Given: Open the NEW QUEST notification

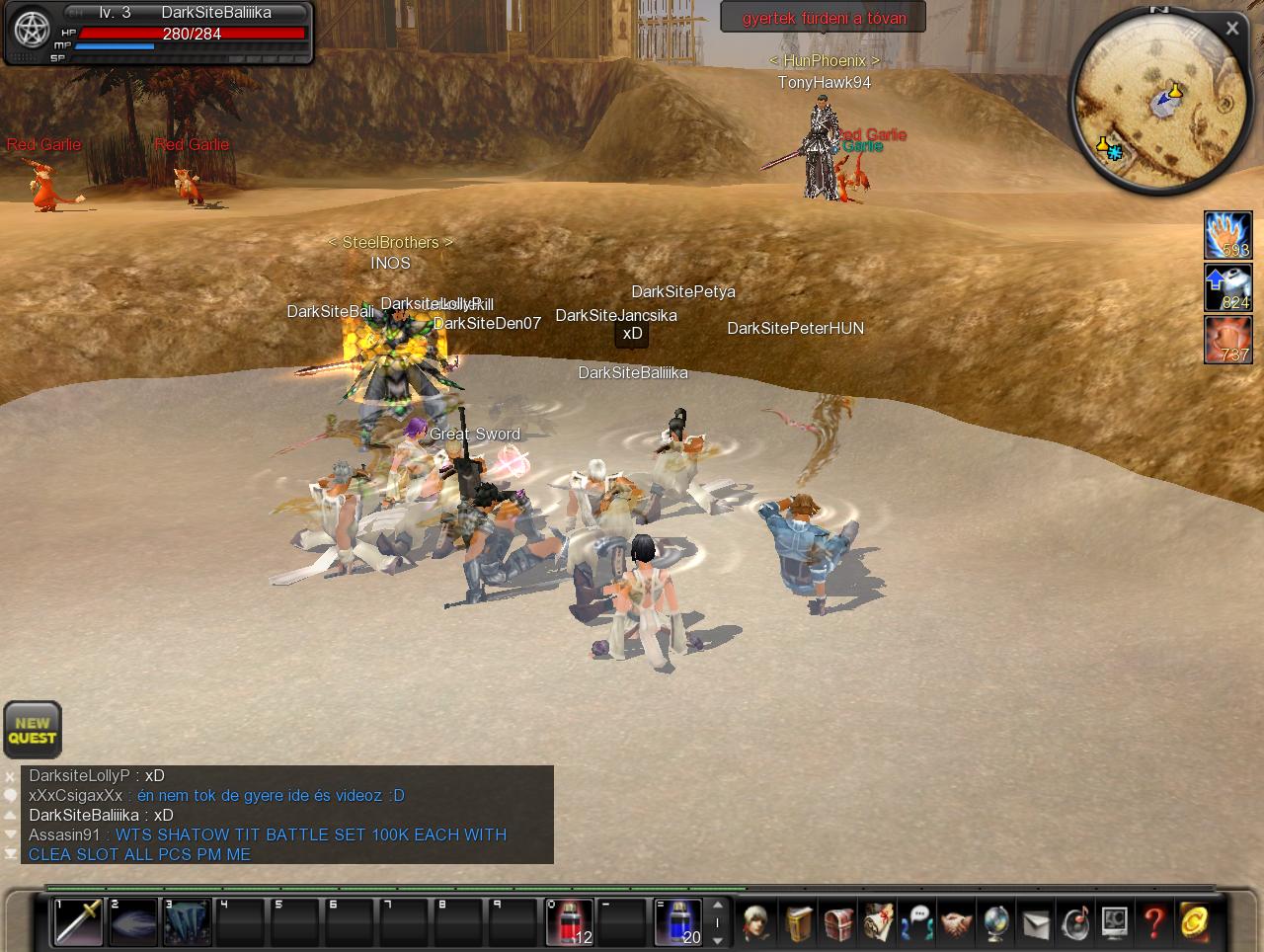Looking at the screenshot, I should click(x=33, y=730).
